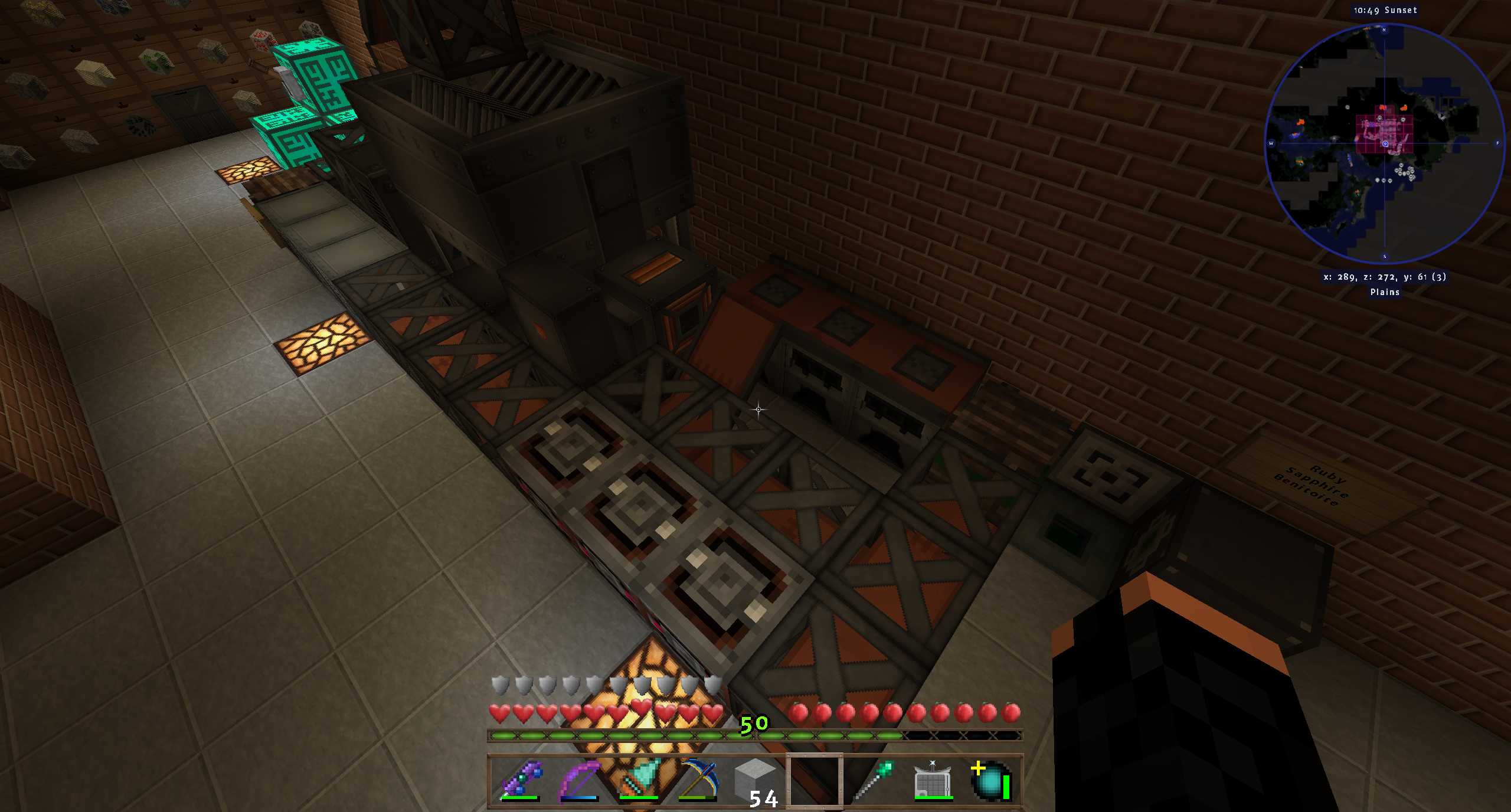Select the blue pickaxe hotbar slot
1511x812 pixels.
click(x=697, y=780)
